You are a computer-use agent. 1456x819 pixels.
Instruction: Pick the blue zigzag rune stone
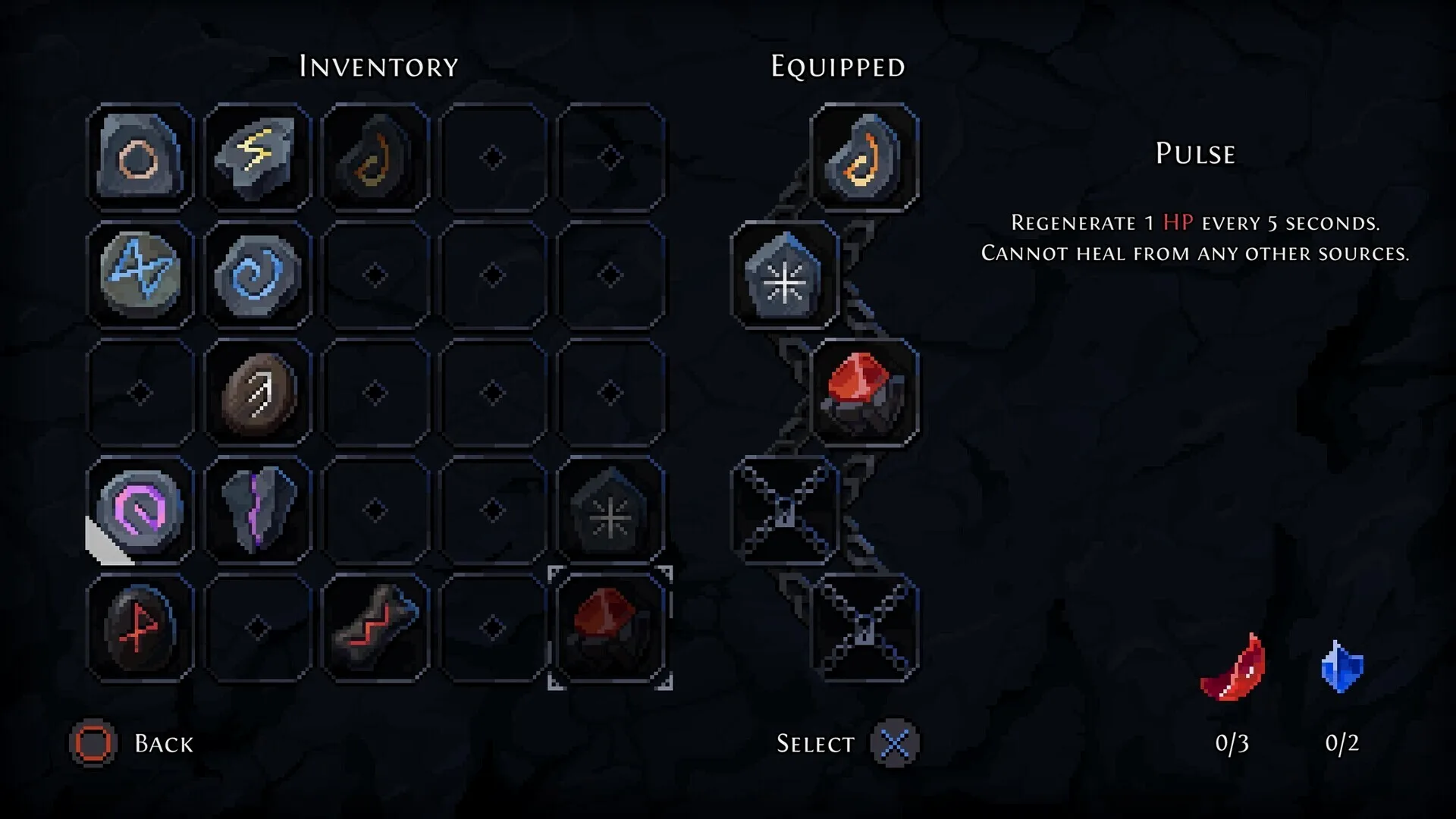point(140,275)
